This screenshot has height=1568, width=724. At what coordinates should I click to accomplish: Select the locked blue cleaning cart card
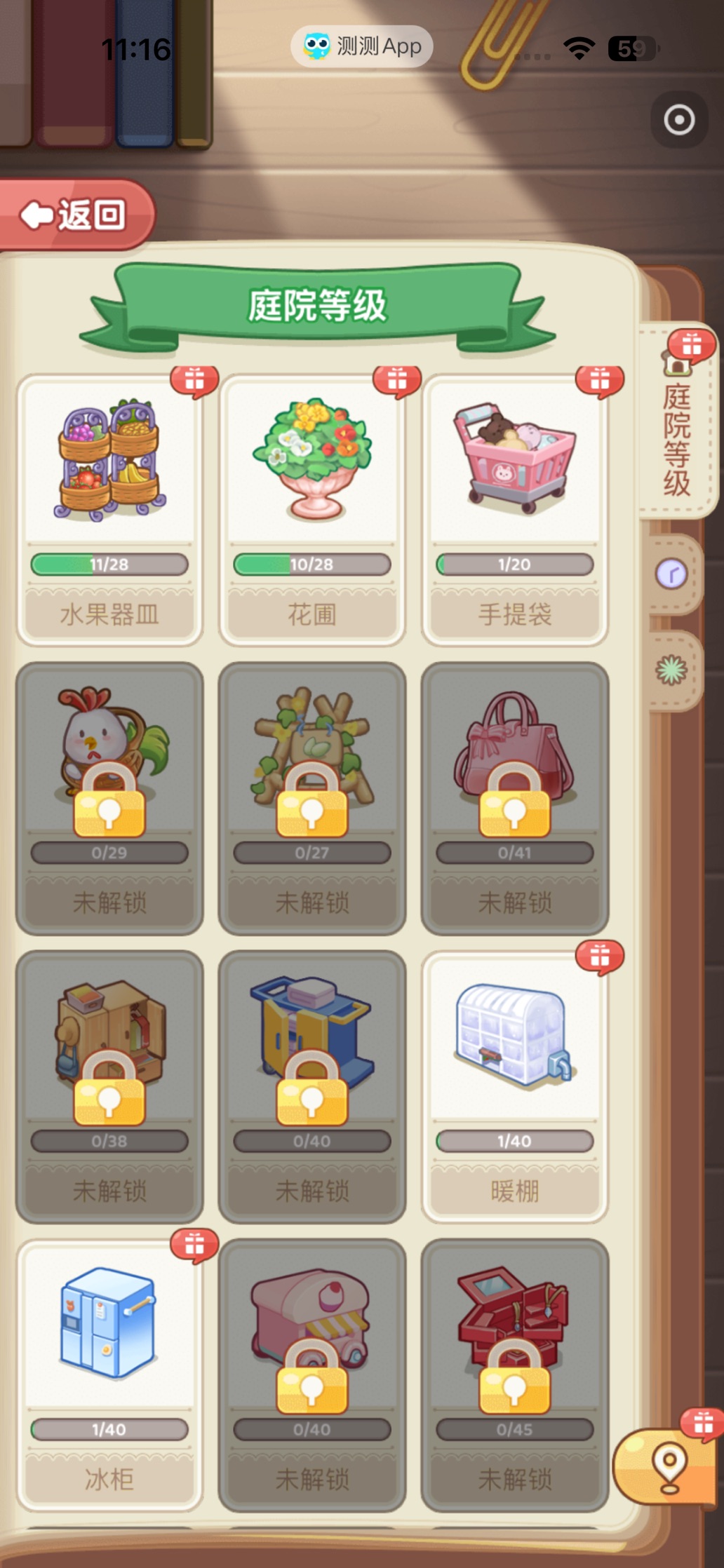click(x=312, y=1086)
